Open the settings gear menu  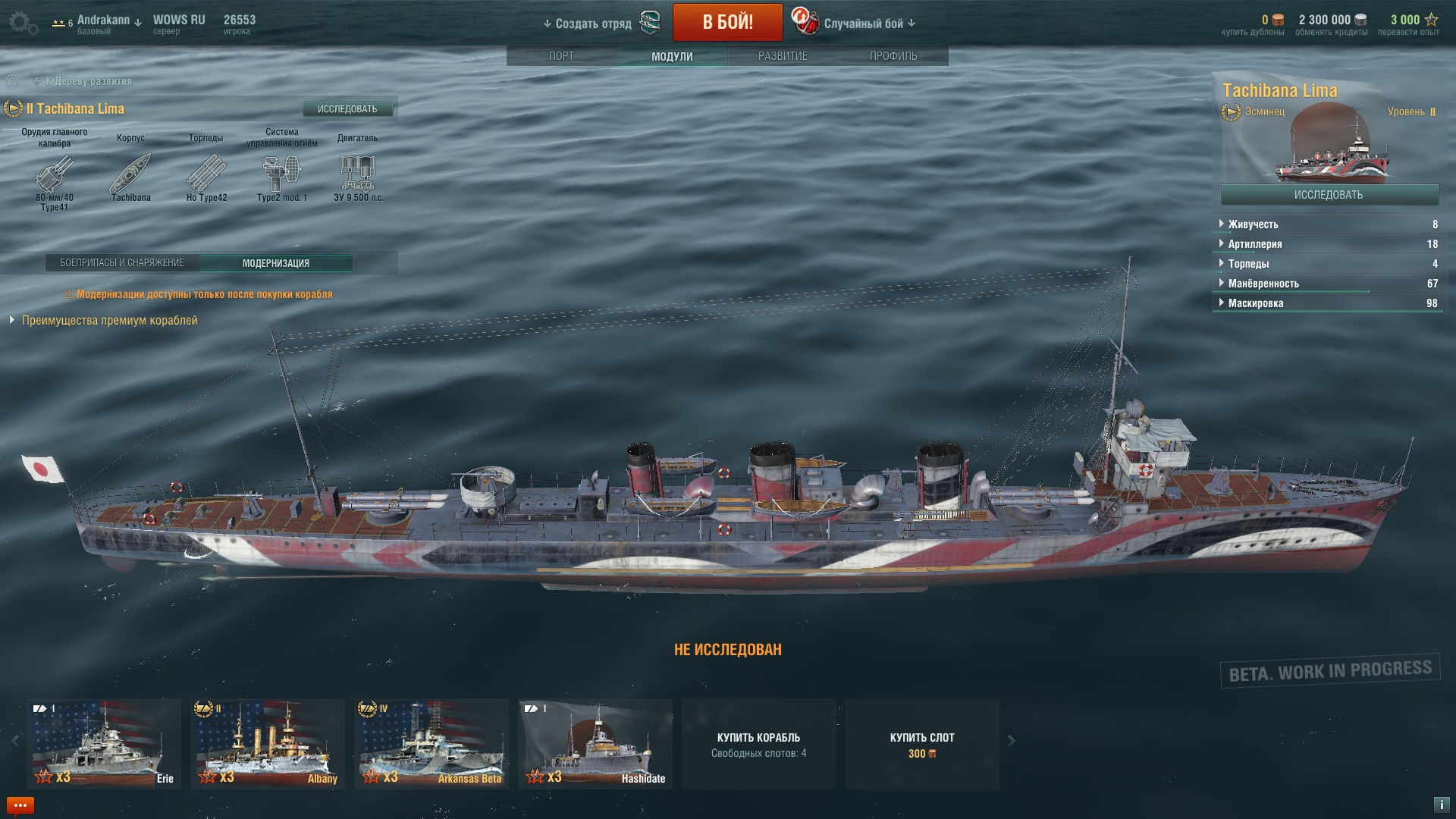point(22,23)
